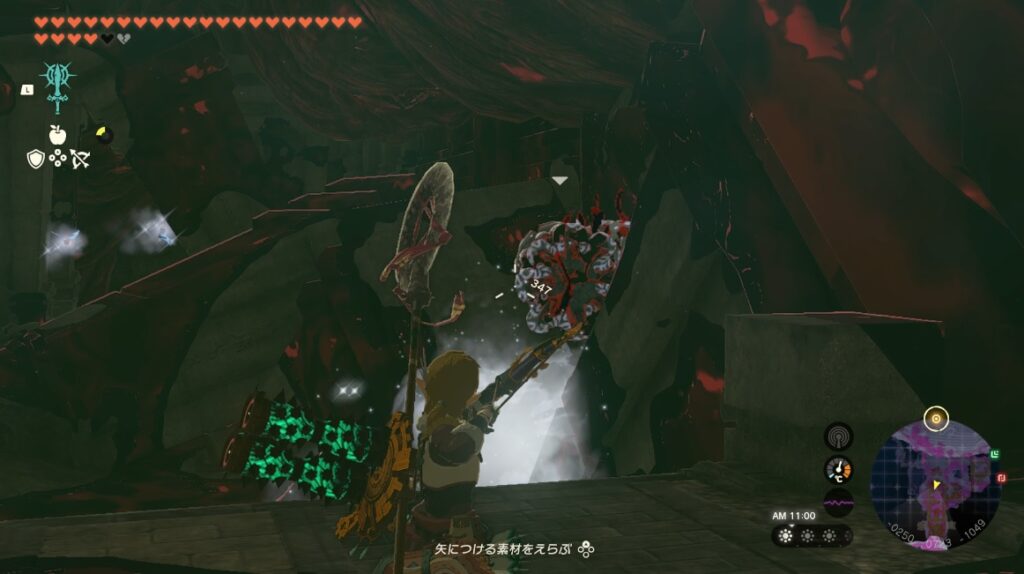Select the green marker on the minimap edge
Image resolution: width=1024 pixels, height=574 pixels.
pyautogui.click(x=994, y=455)
